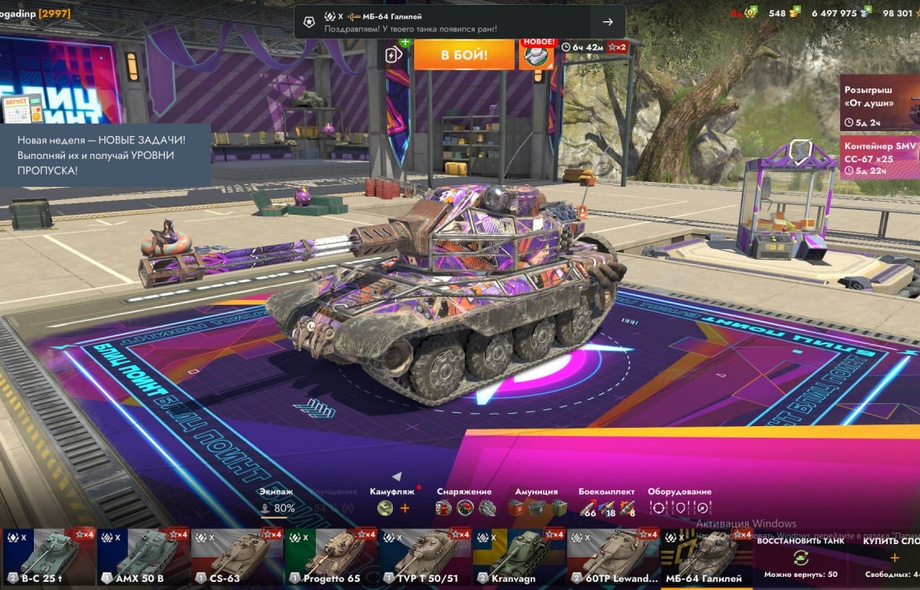Screen dimensions: 920x590
Task: Choose the CS-63 tank from carousel
Action: [x=237, y=556]
